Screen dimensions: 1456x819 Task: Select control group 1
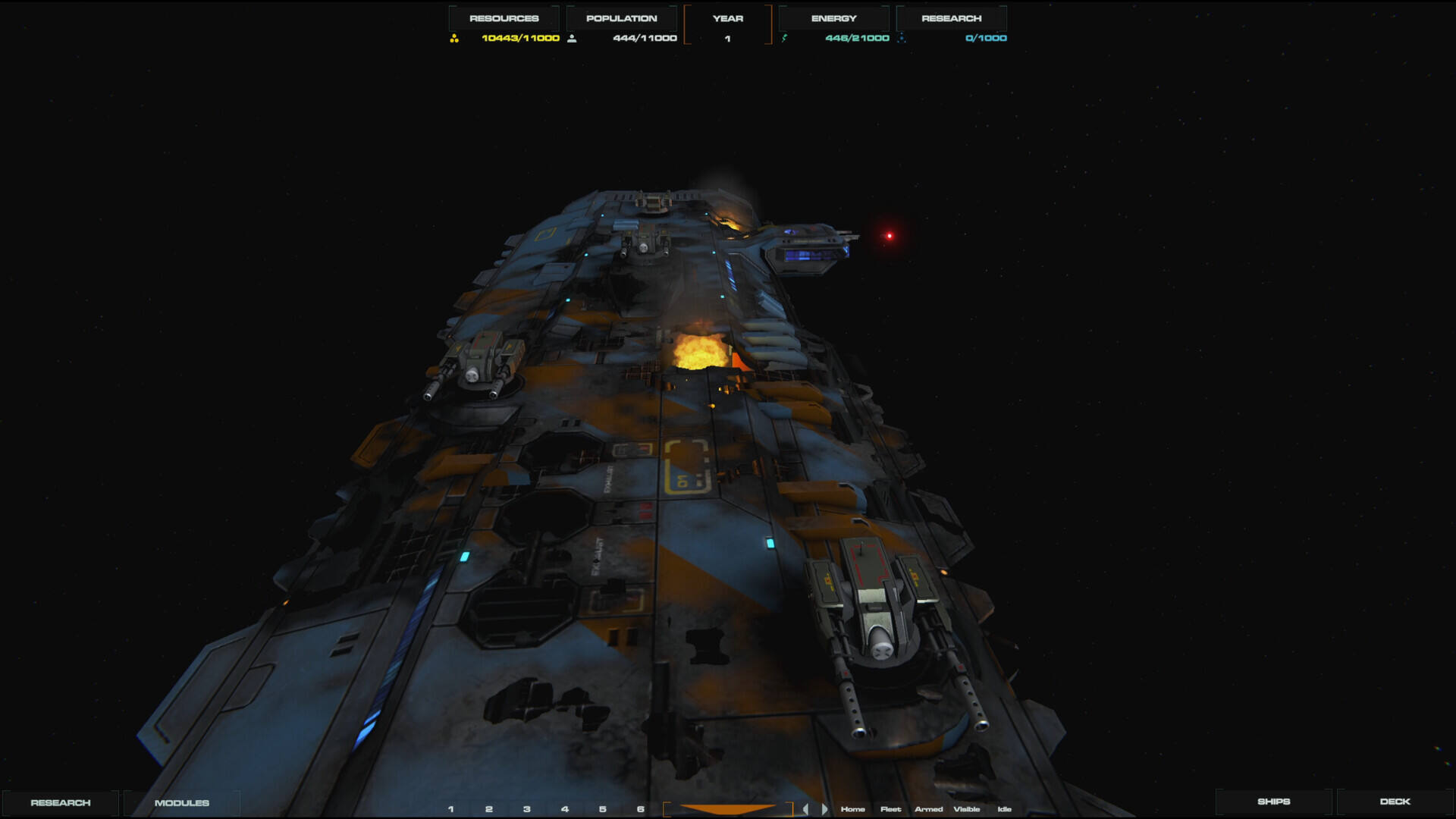451,809
